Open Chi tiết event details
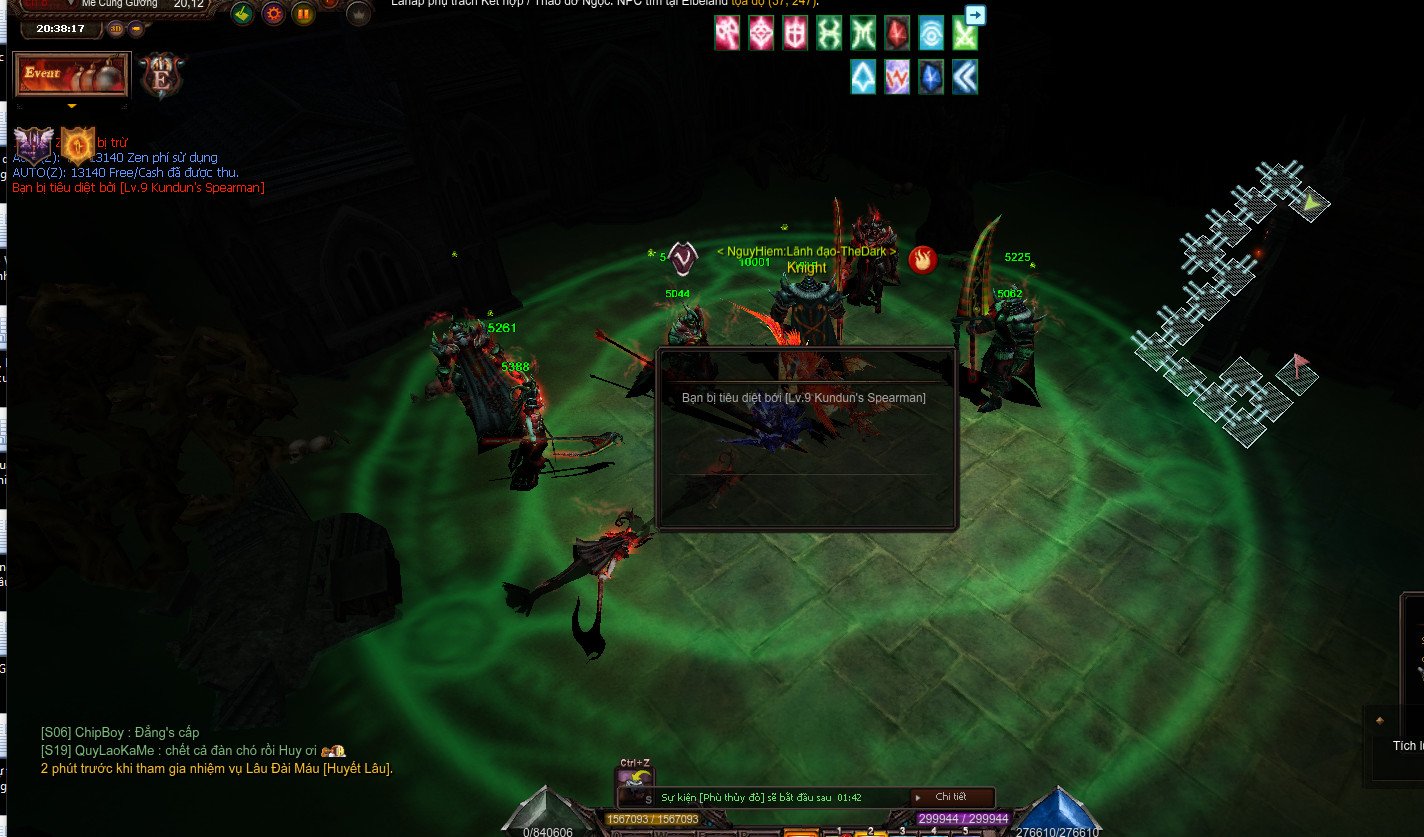The width and height of the screenshot is (1424, 837). click(x=950, y=797)
